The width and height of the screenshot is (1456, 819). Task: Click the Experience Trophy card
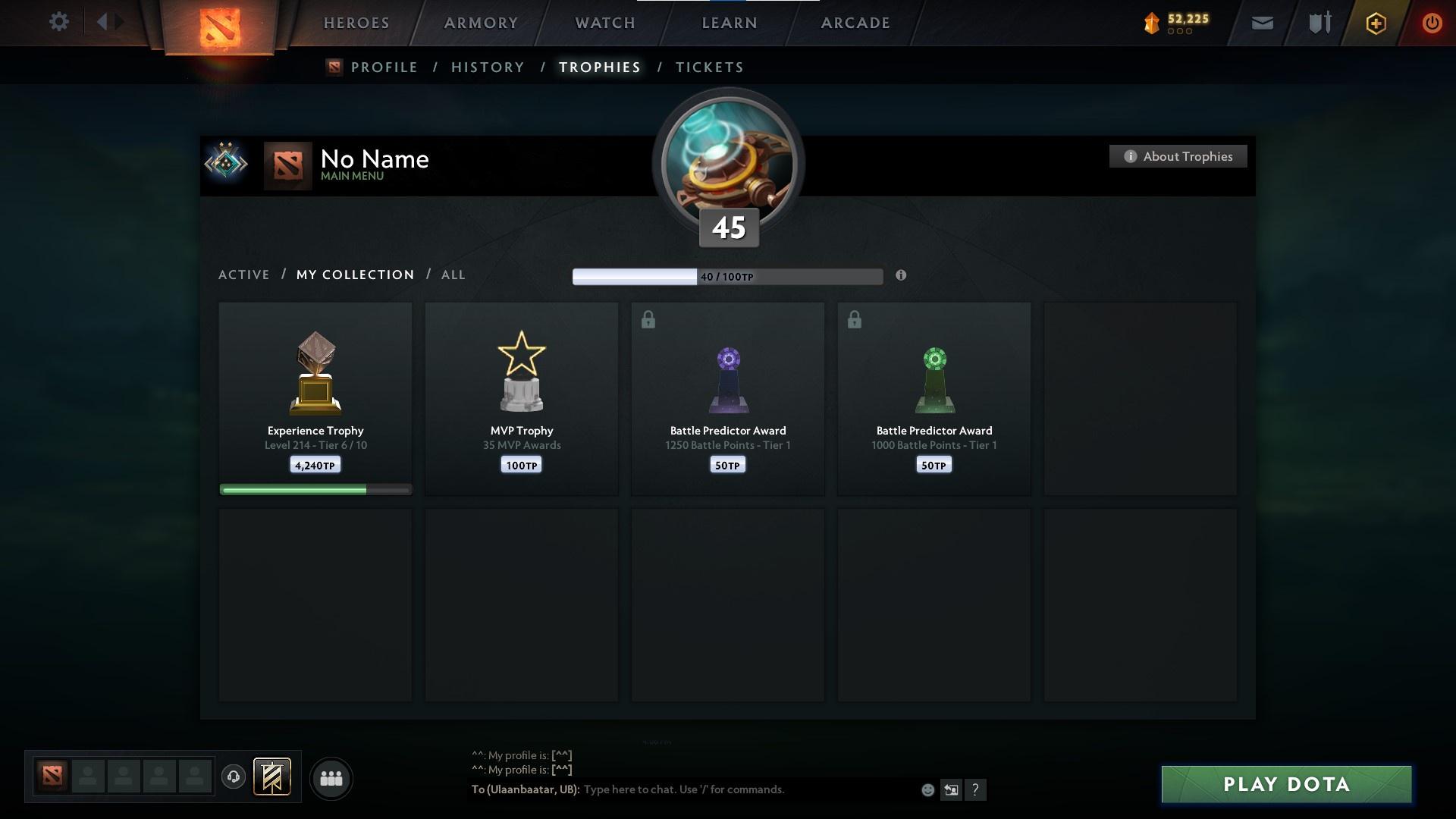(x=315, y=394)
